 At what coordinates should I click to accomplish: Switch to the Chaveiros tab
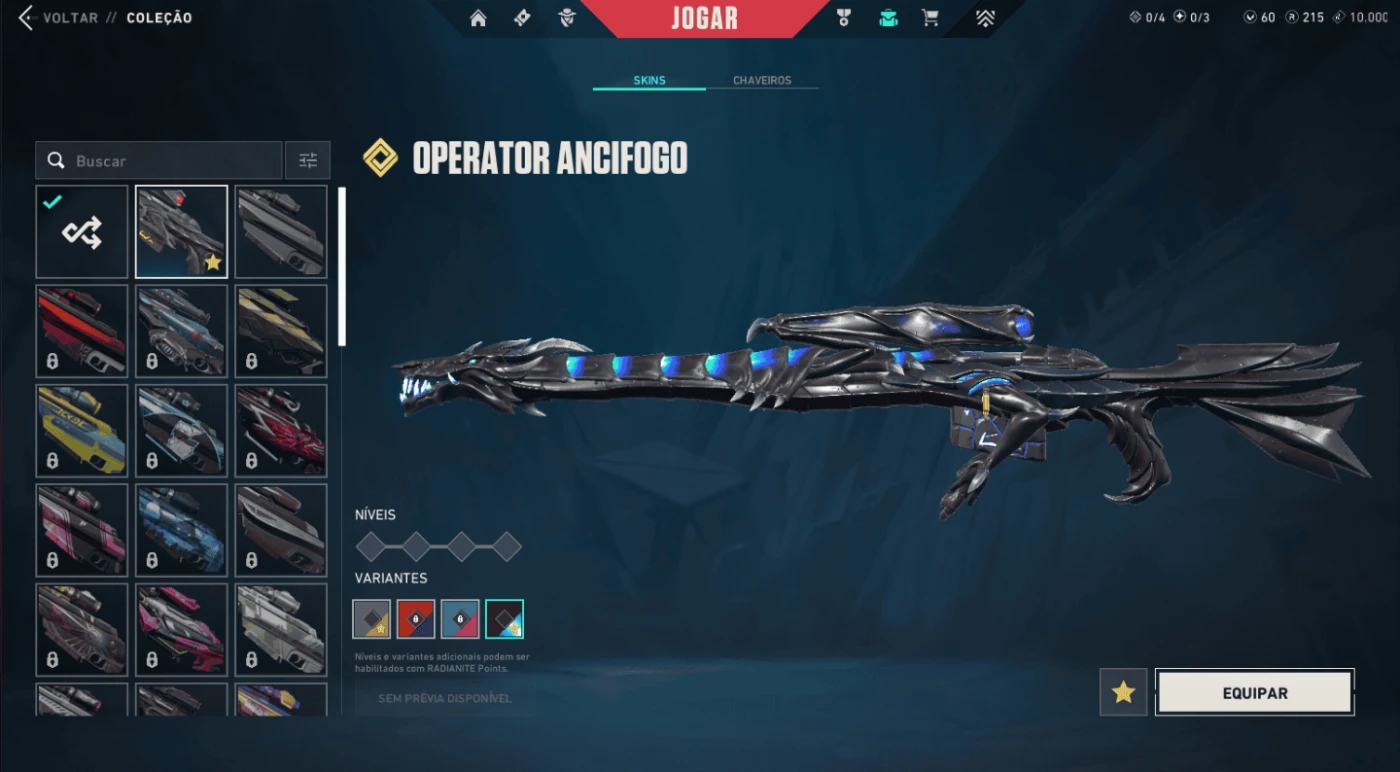click(762, 80)
